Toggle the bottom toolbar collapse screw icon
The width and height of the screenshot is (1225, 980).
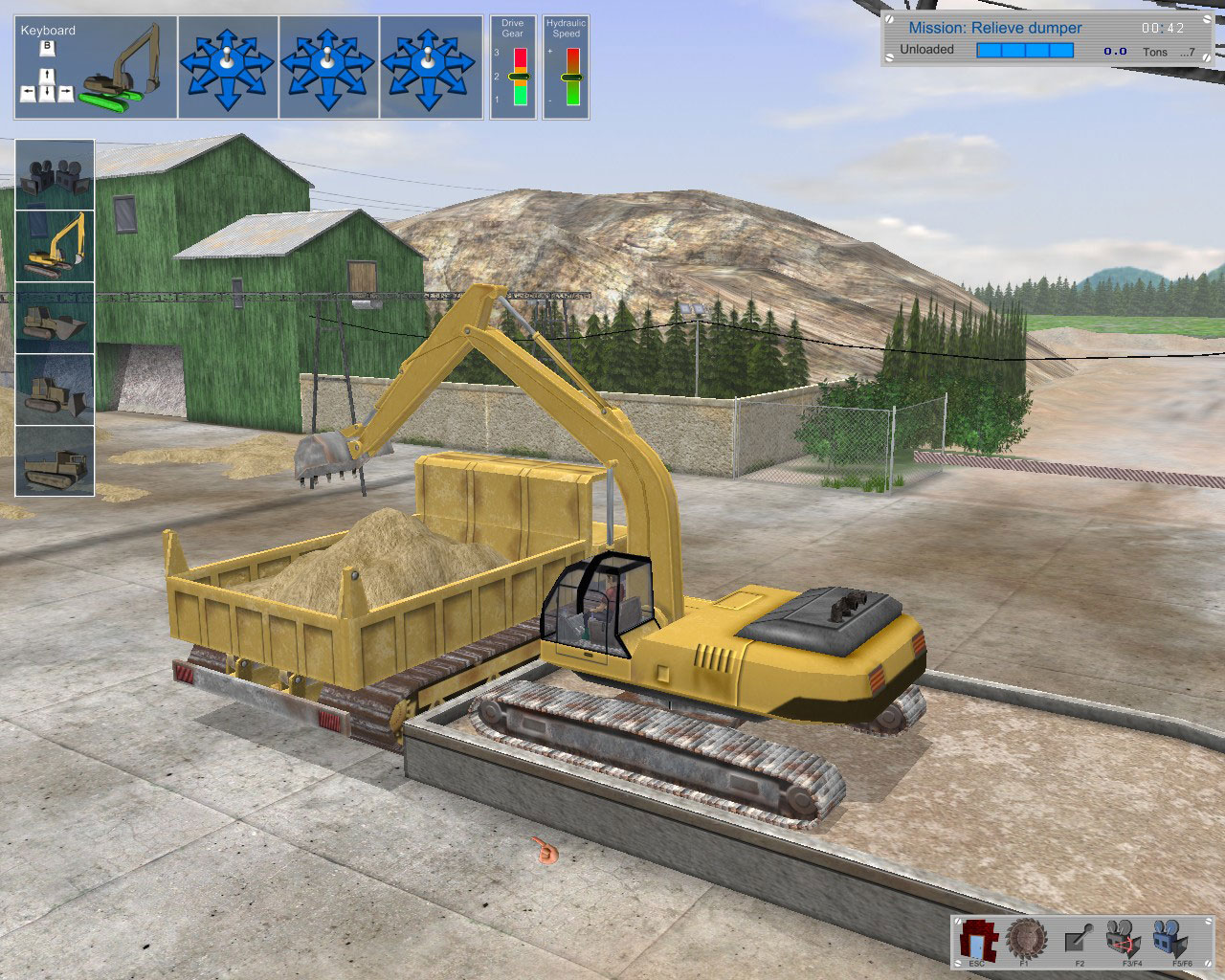pos(957,922)
